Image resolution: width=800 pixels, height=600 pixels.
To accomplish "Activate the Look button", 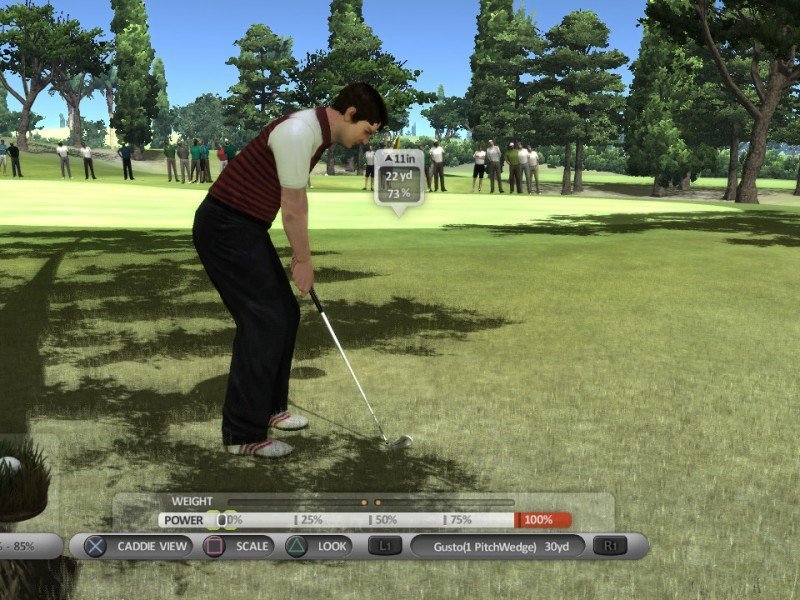I will [319, 546].
